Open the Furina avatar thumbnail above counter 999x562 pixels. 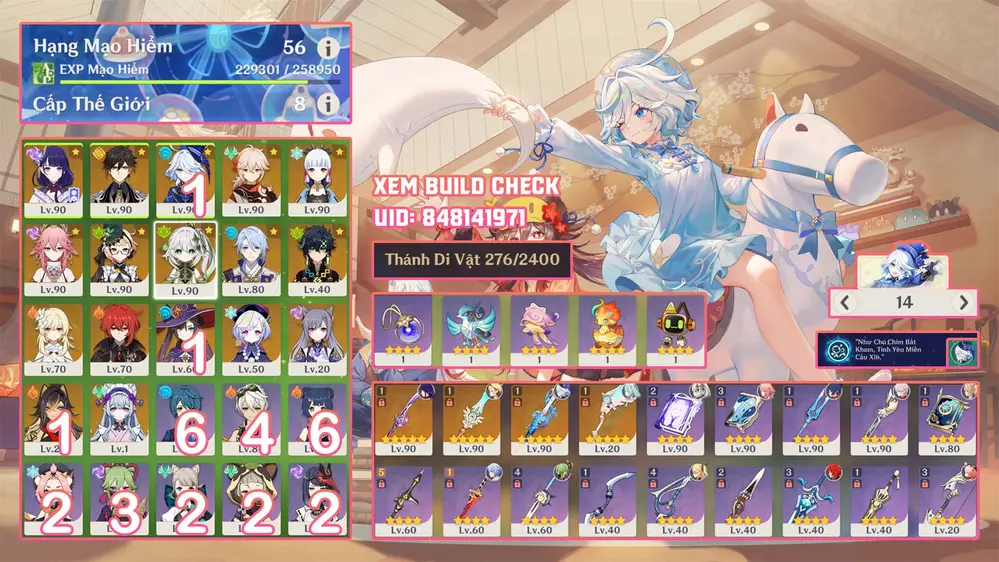point(904,269)
